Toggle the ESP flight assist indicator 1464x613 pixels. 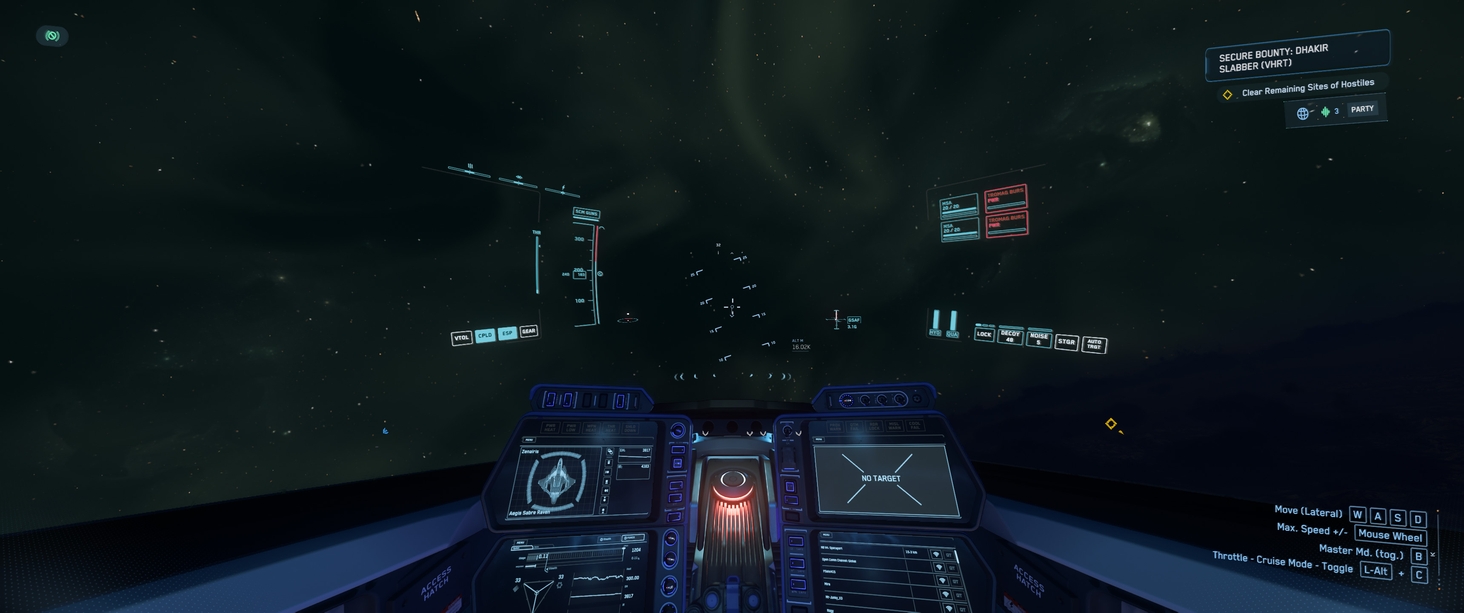[507, 333]
